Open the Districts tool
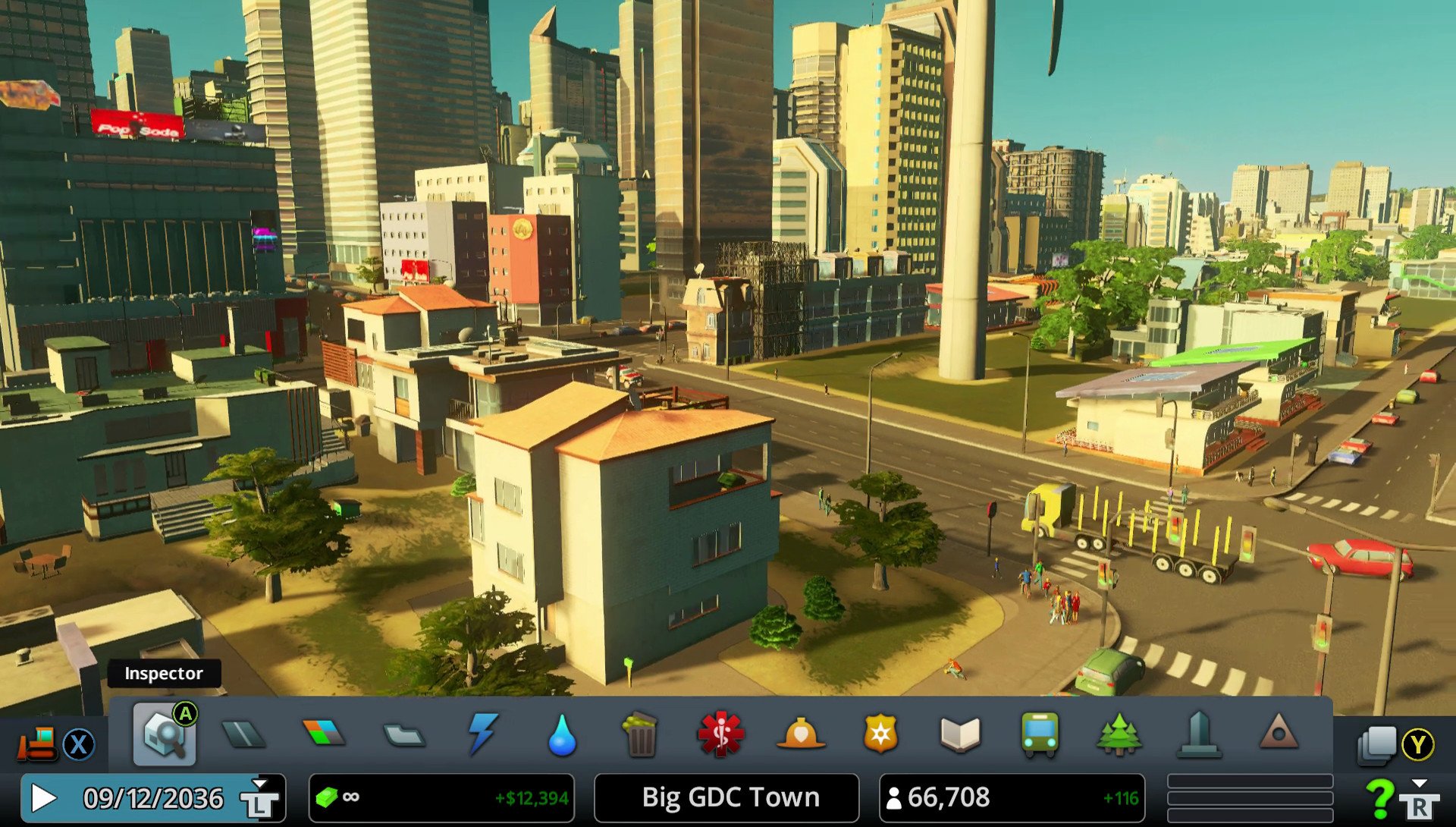The width and height of the screenshot is (1456, 827). point(403,734)
